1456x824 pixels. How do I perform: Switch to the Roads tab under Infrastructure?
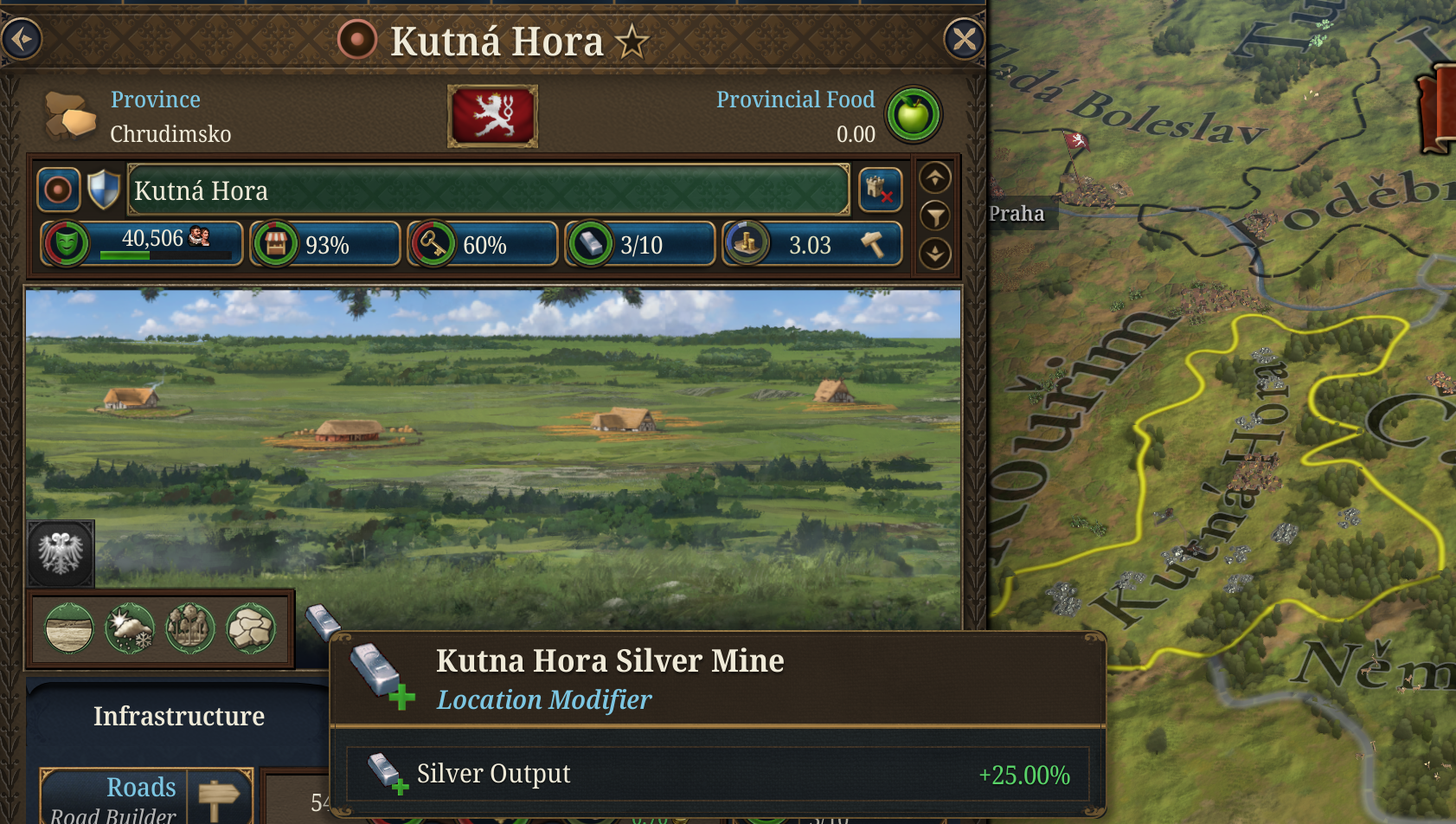click(x=141, y=788)
